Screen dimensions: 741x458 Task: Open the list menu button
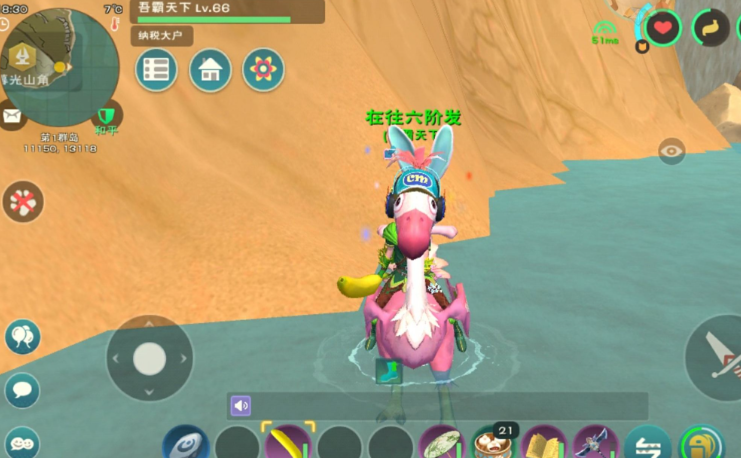tap(156, 70)
